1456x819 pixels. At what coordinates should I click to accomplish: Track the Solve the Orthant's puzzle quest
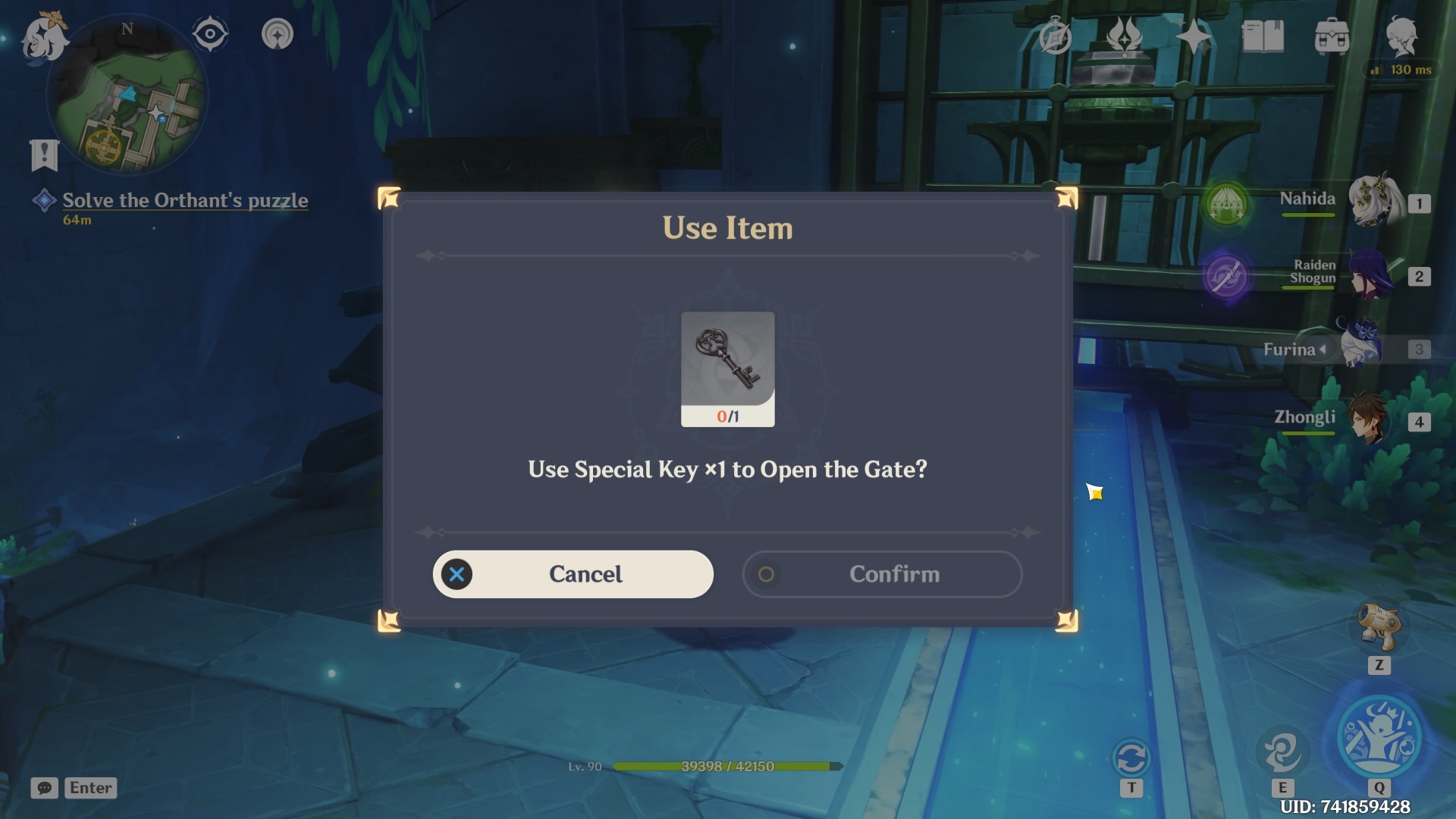click(184, 200)
